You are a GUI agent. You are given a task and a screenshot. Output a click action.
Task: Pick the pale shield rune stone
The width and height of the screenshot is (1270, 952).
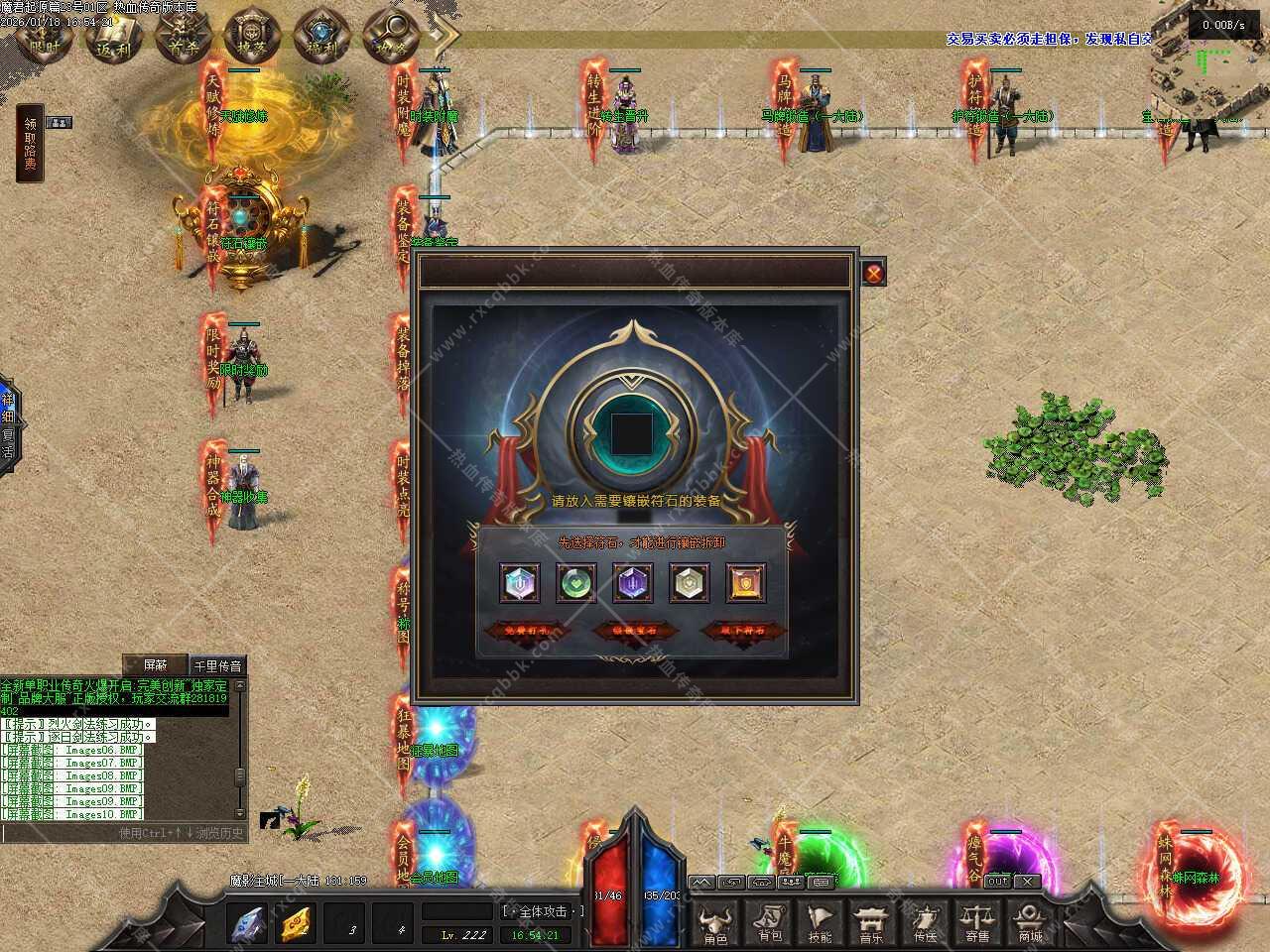click(x=689, y=583)
